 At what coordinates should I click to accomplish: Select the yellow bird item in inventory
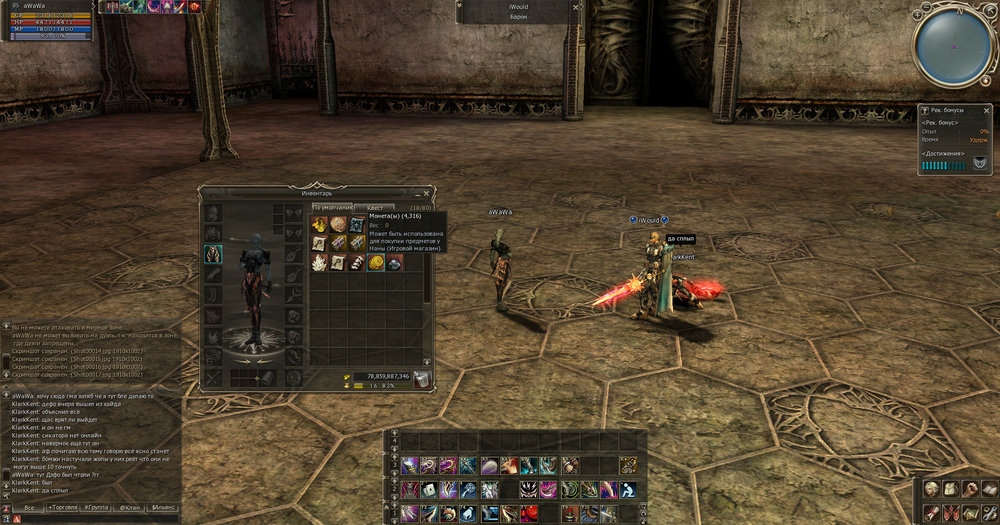tap(320, 225)
